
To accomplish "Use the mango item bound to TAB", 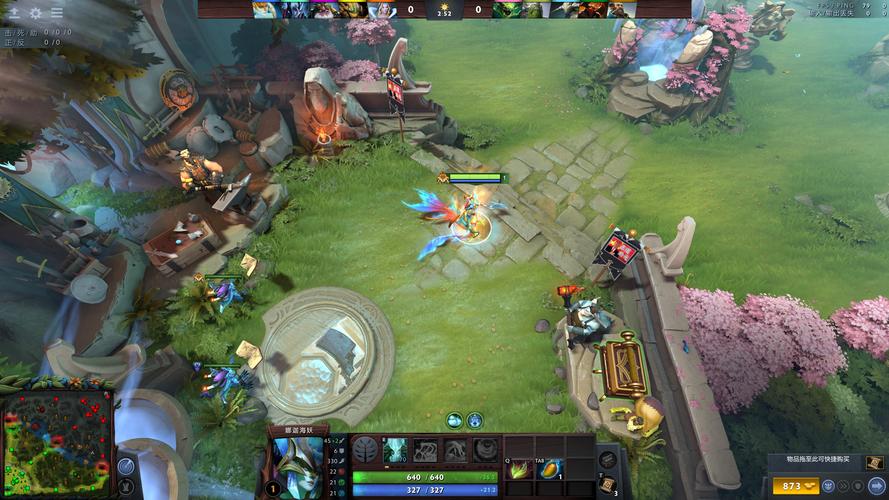I will click(550, 469).
